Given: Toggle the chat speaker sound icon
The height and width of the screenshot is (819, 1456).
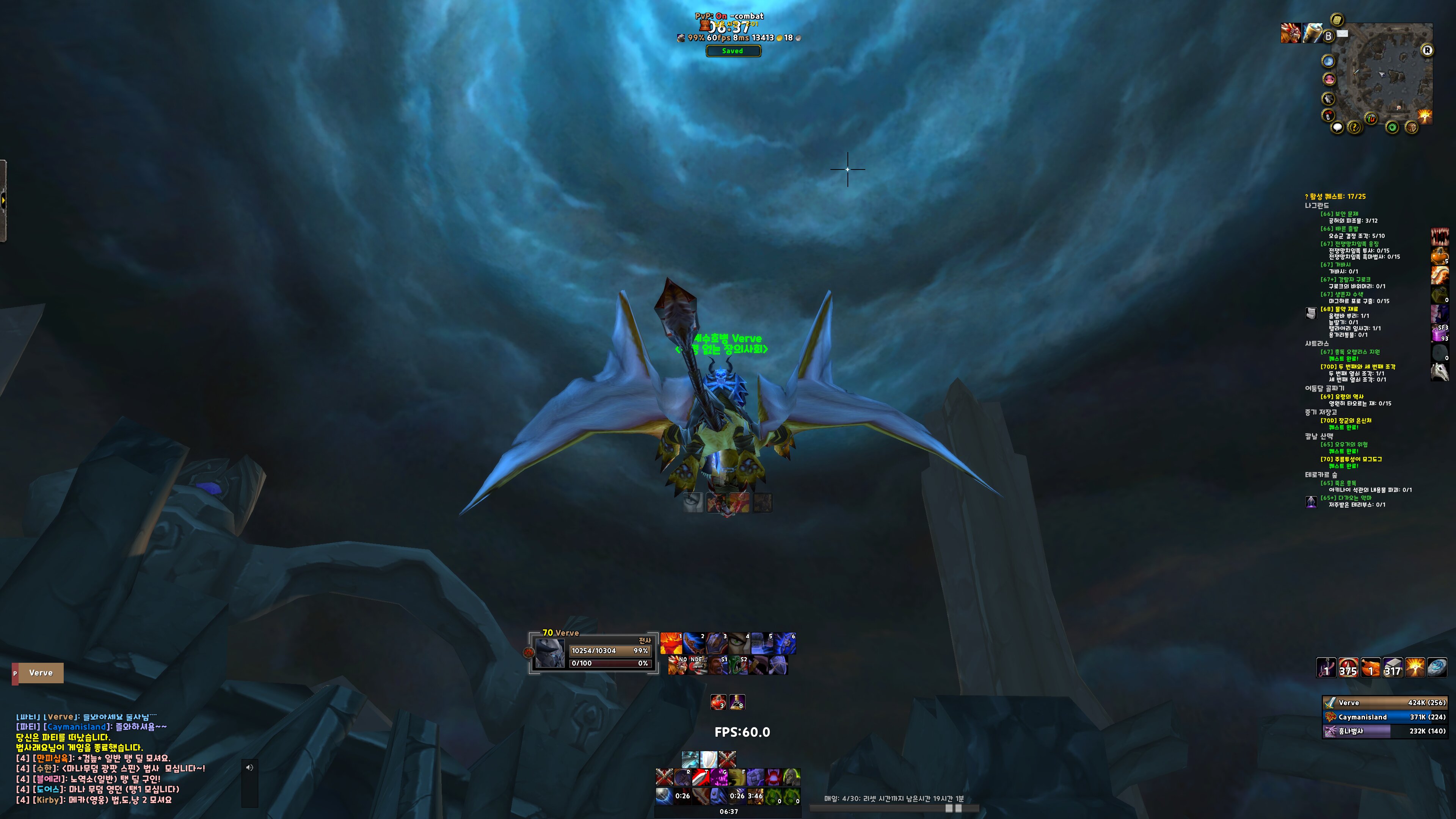Looking at the screenshot, I should (x=249, y=767).
